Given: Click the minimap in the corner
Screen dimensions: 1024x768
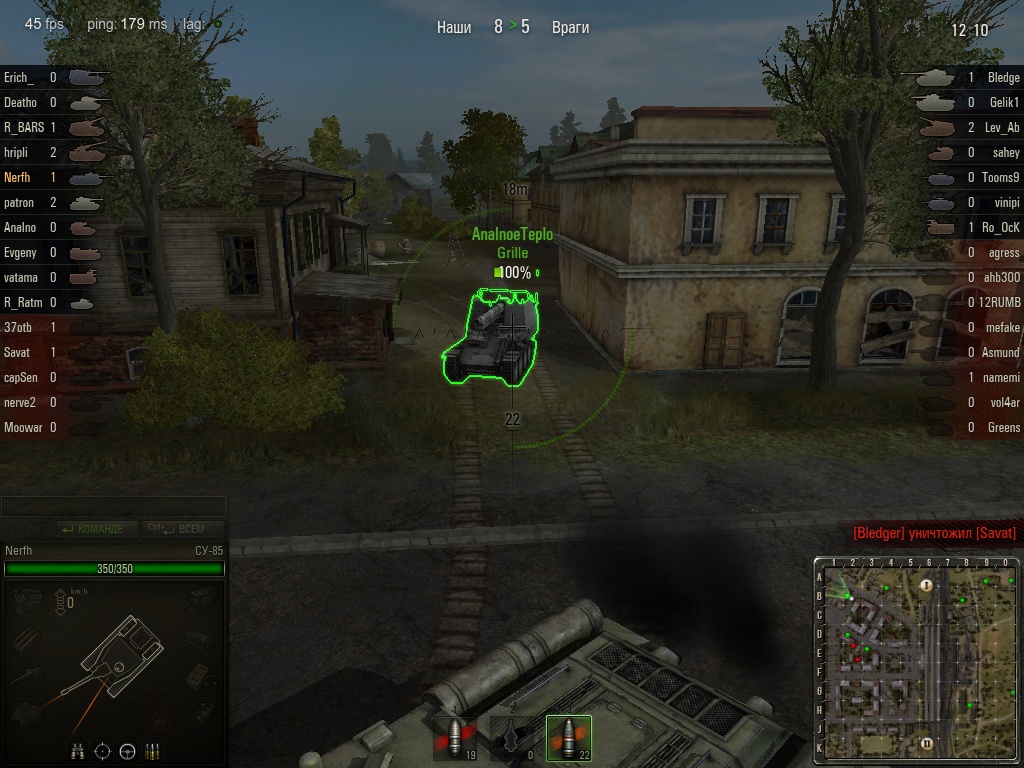Looking at the screenshot, I should tap(917, 656).
